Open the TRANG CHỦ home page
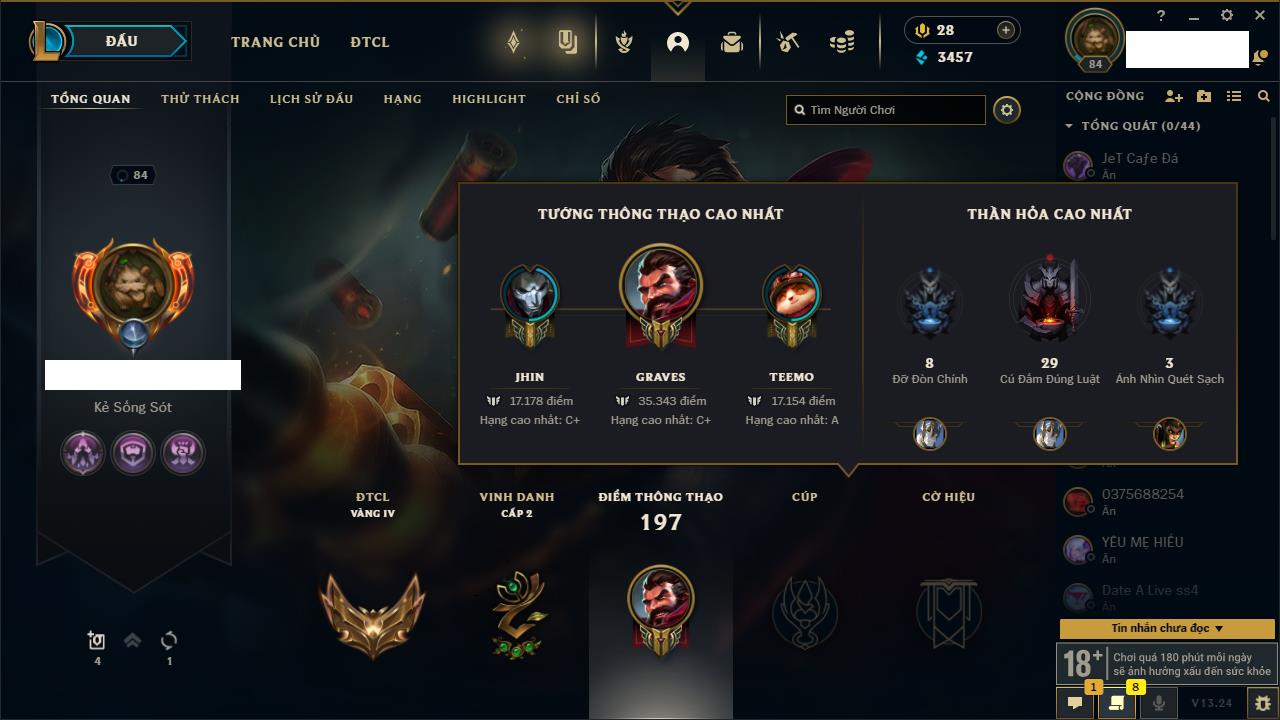 point(275,42)
